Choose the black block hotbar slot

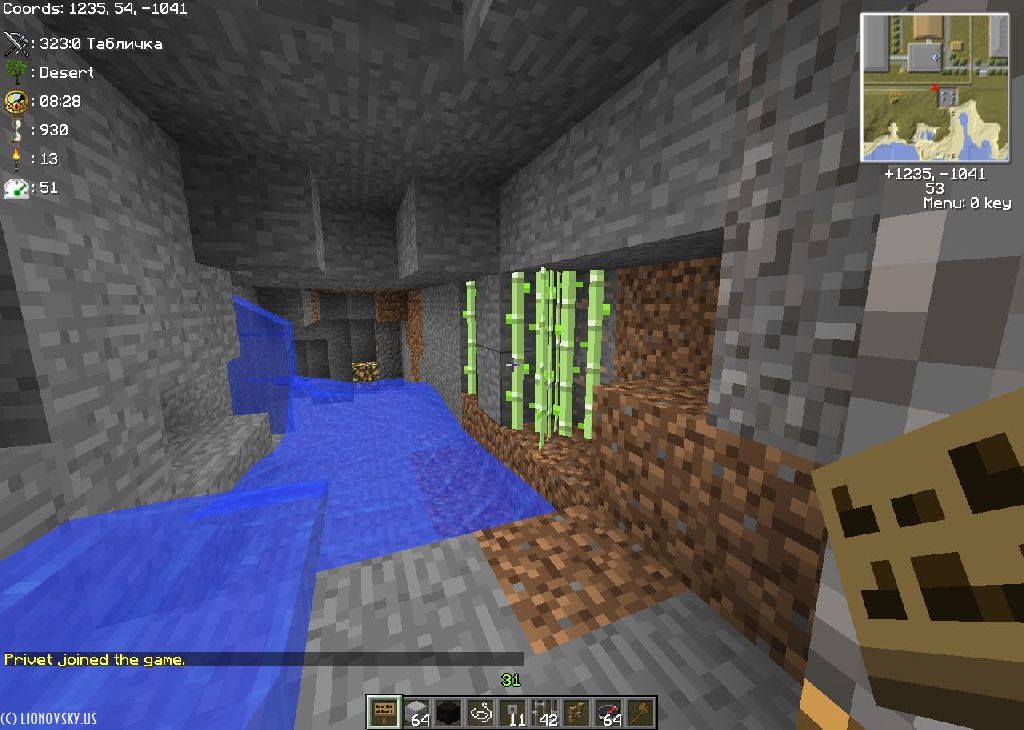[448, 712]
